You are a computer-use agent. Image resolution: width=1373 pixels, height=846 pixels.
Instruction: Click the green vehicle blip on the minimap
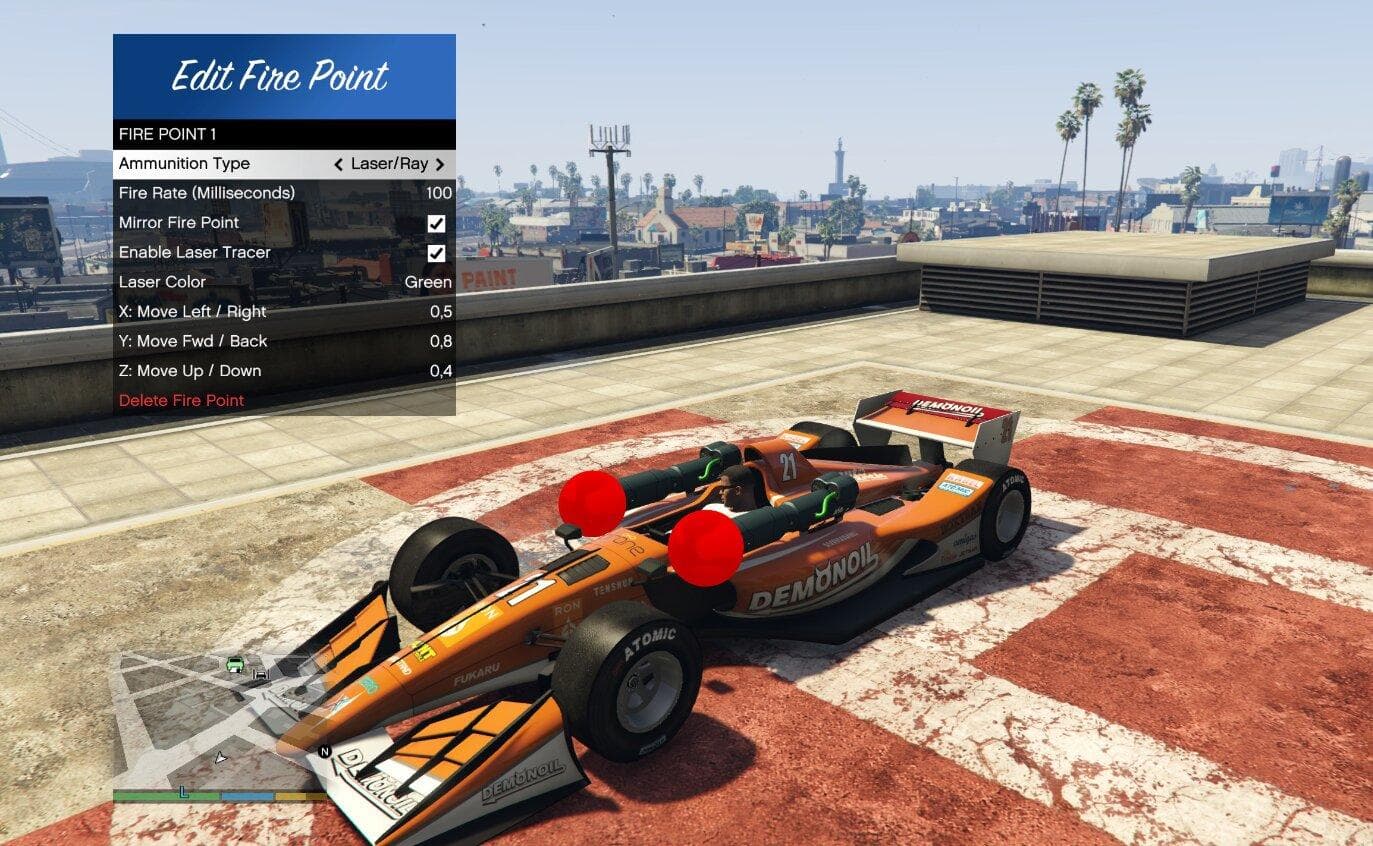point(234,665)
